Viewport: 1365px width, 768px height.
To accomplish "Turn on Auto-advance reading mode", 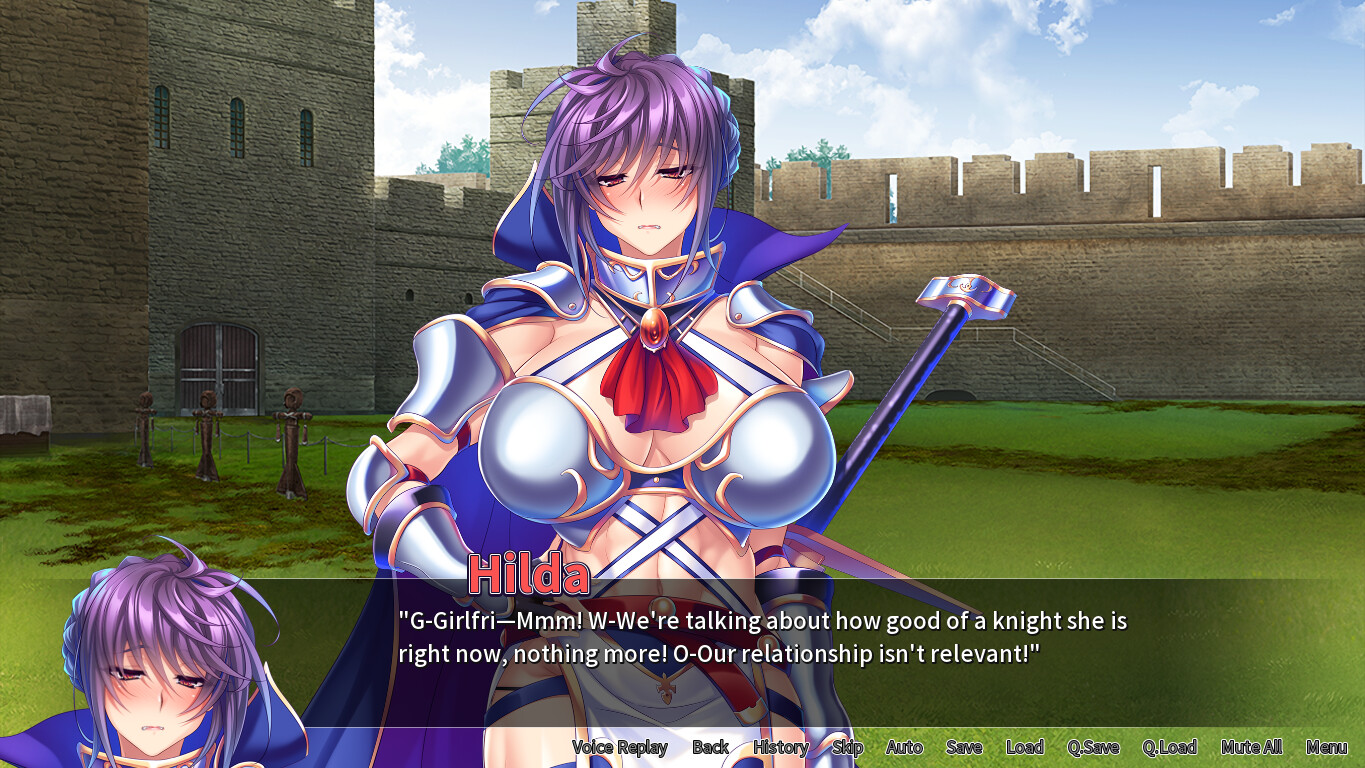I will pos(903,747).
